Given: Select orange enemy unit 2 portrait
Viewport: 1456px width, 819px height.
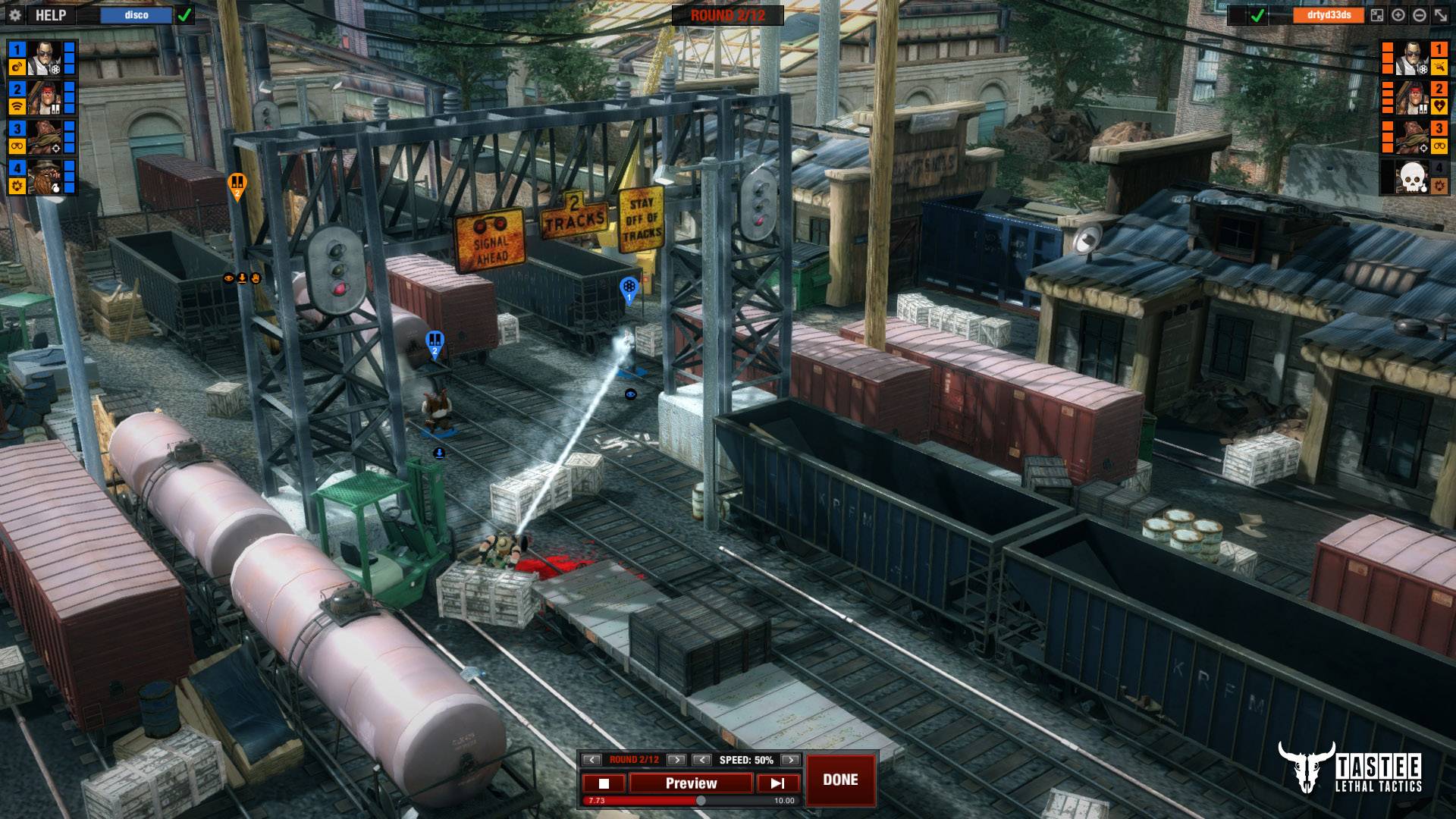Looking at the screenshot, I should click(1412, 98).
